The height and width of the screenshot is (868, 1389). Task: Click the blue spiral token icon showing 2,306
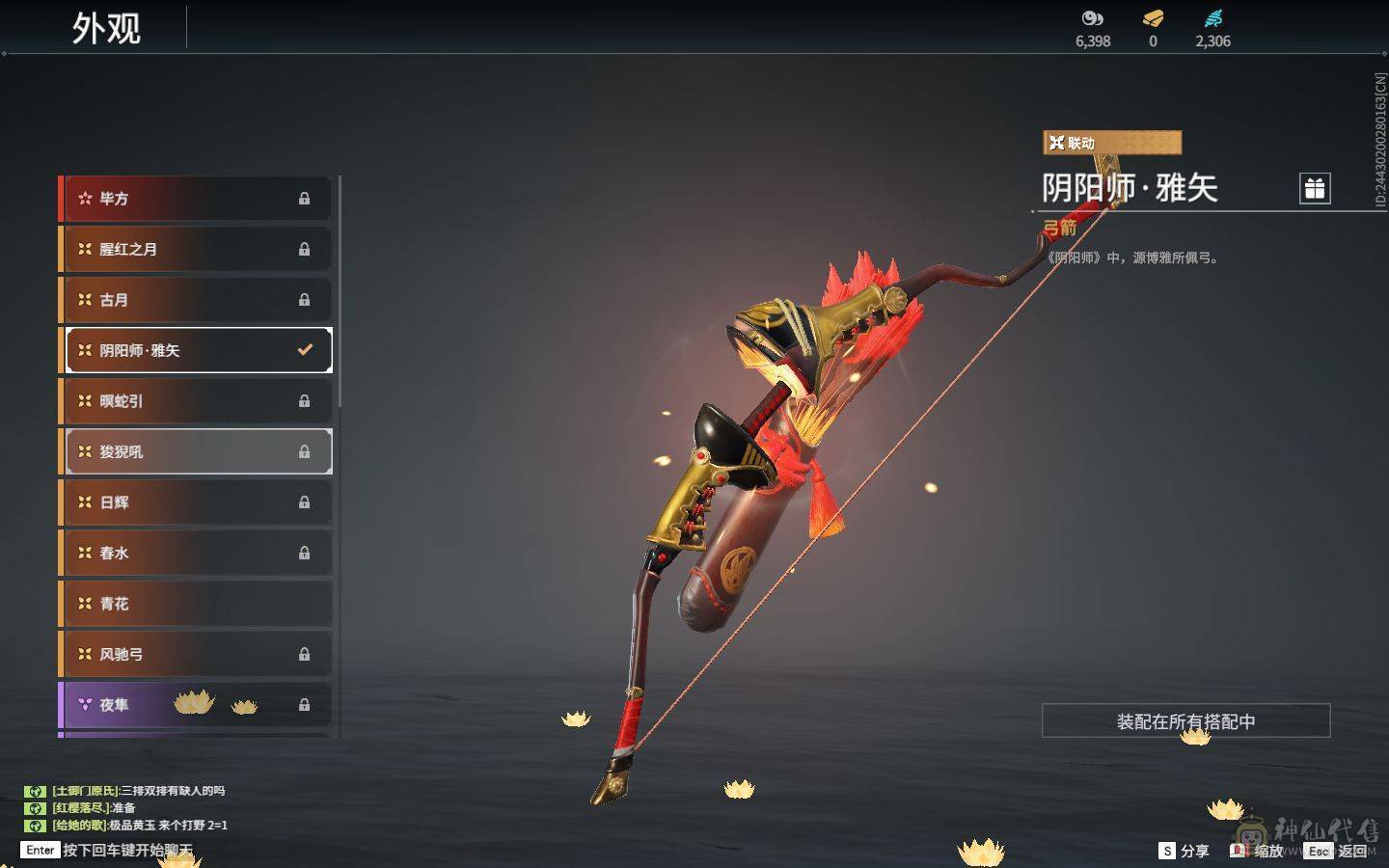[1213, 17]
